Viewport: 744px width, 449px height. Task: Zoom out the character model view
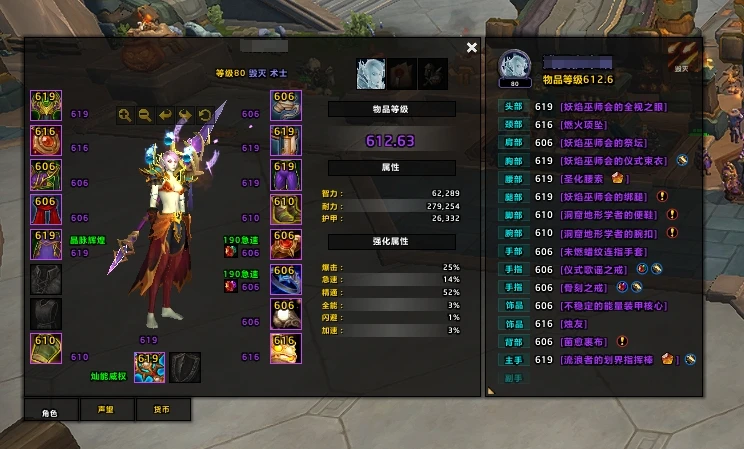[145, 115]
